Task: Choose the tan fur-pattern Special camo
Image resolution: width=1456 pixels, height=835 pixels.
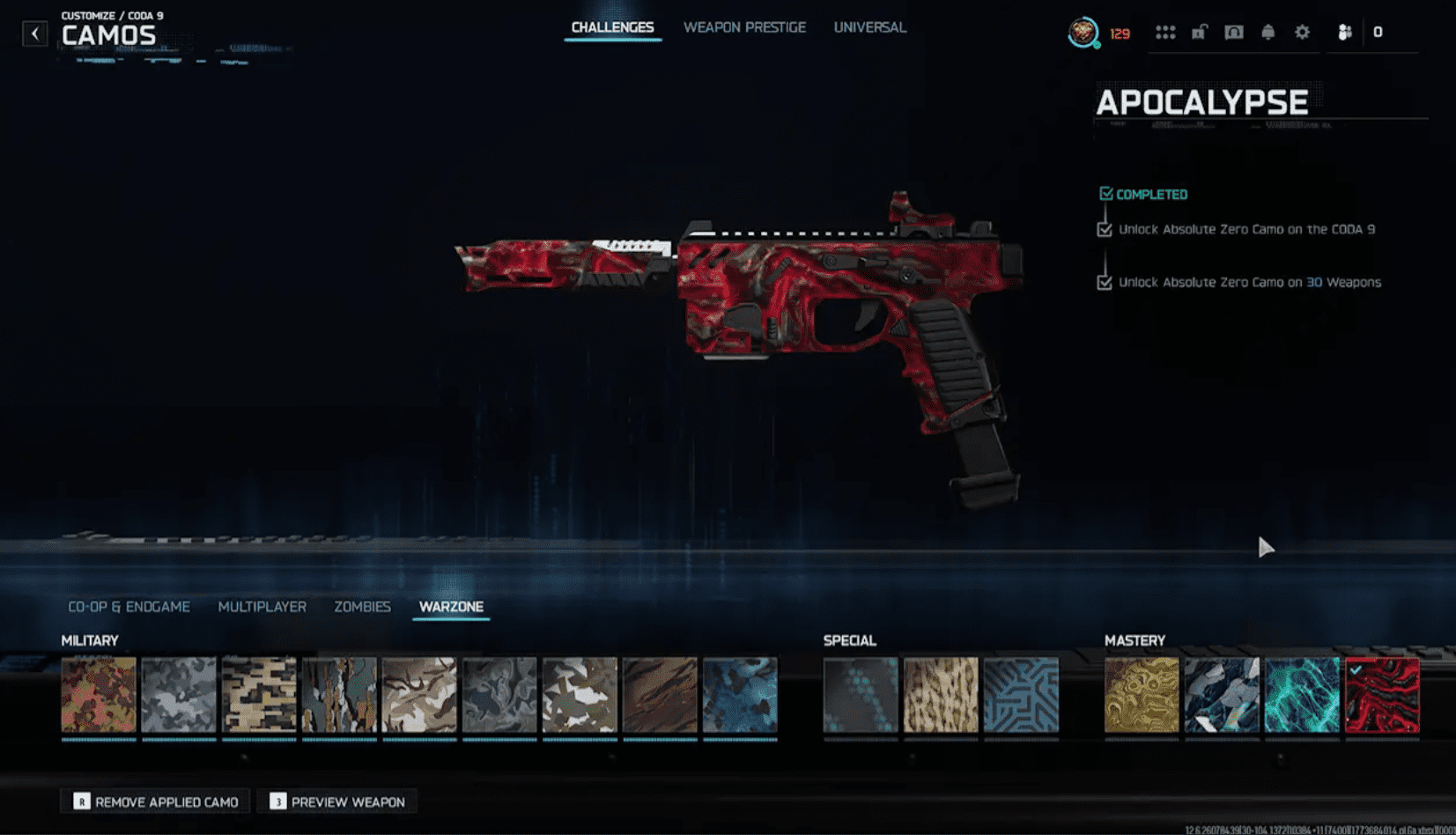Action: (941, 695)
